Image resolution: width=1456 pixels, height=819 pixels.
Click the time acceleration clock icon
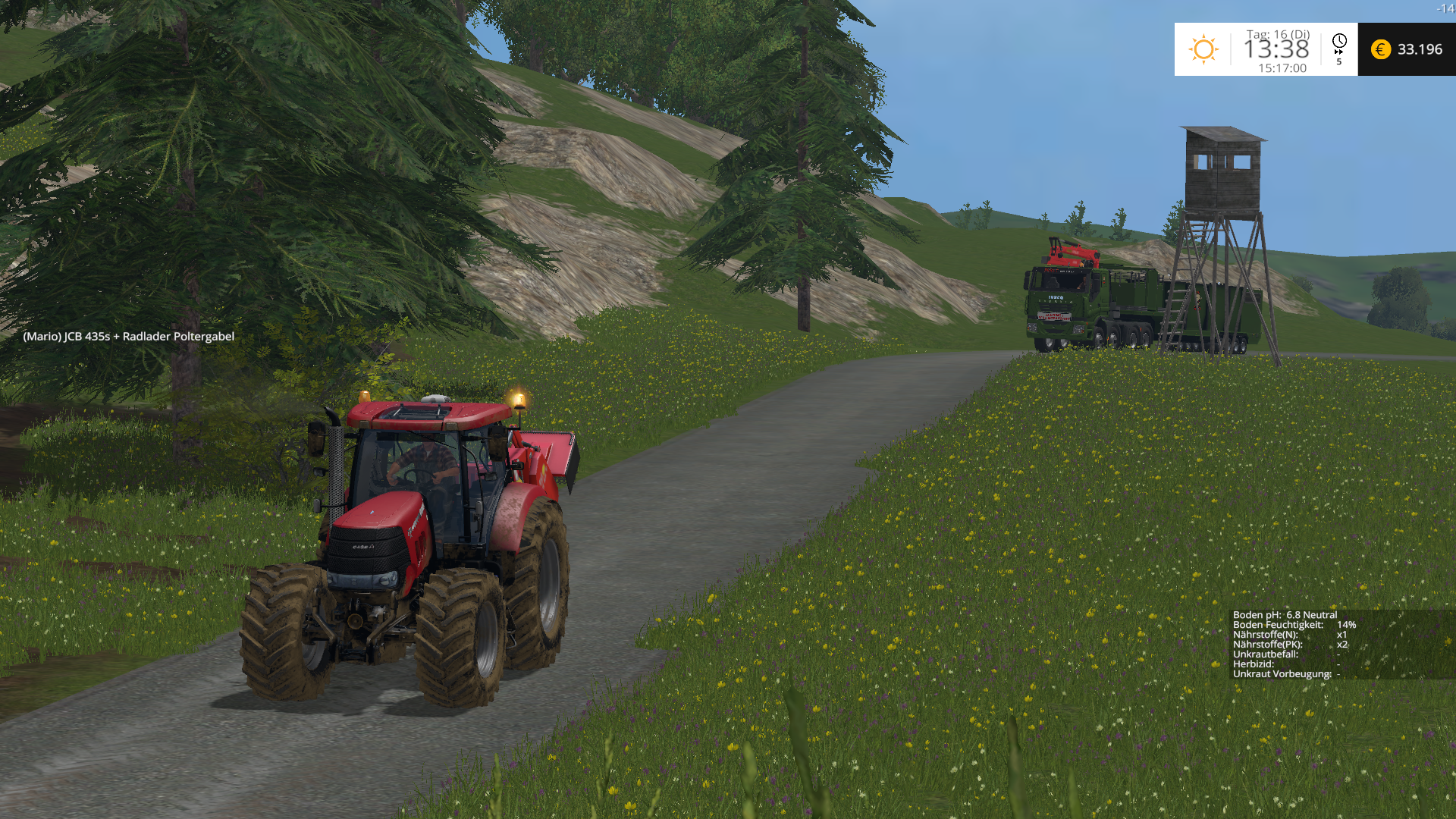pyautogui.click(x=1339, y=42)
